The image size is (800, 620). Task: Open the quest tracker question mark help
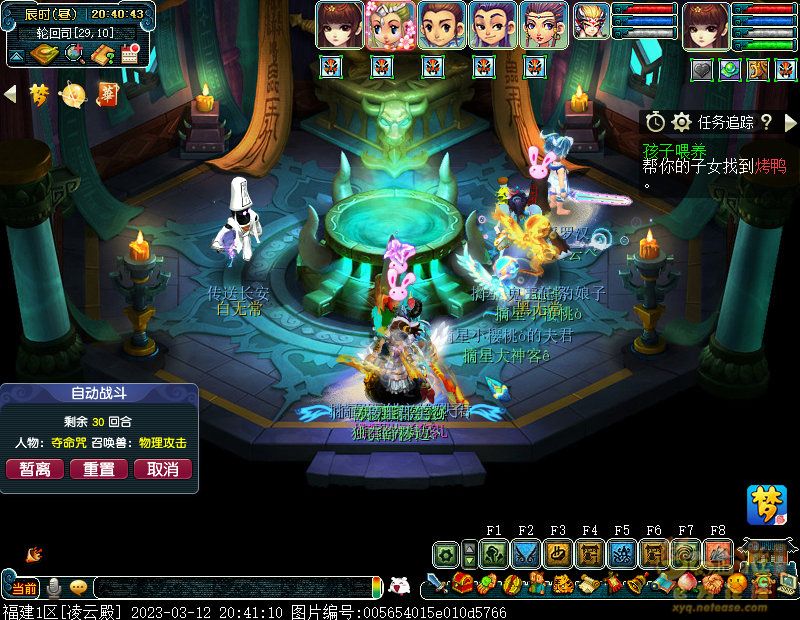[x=766, y=122]
